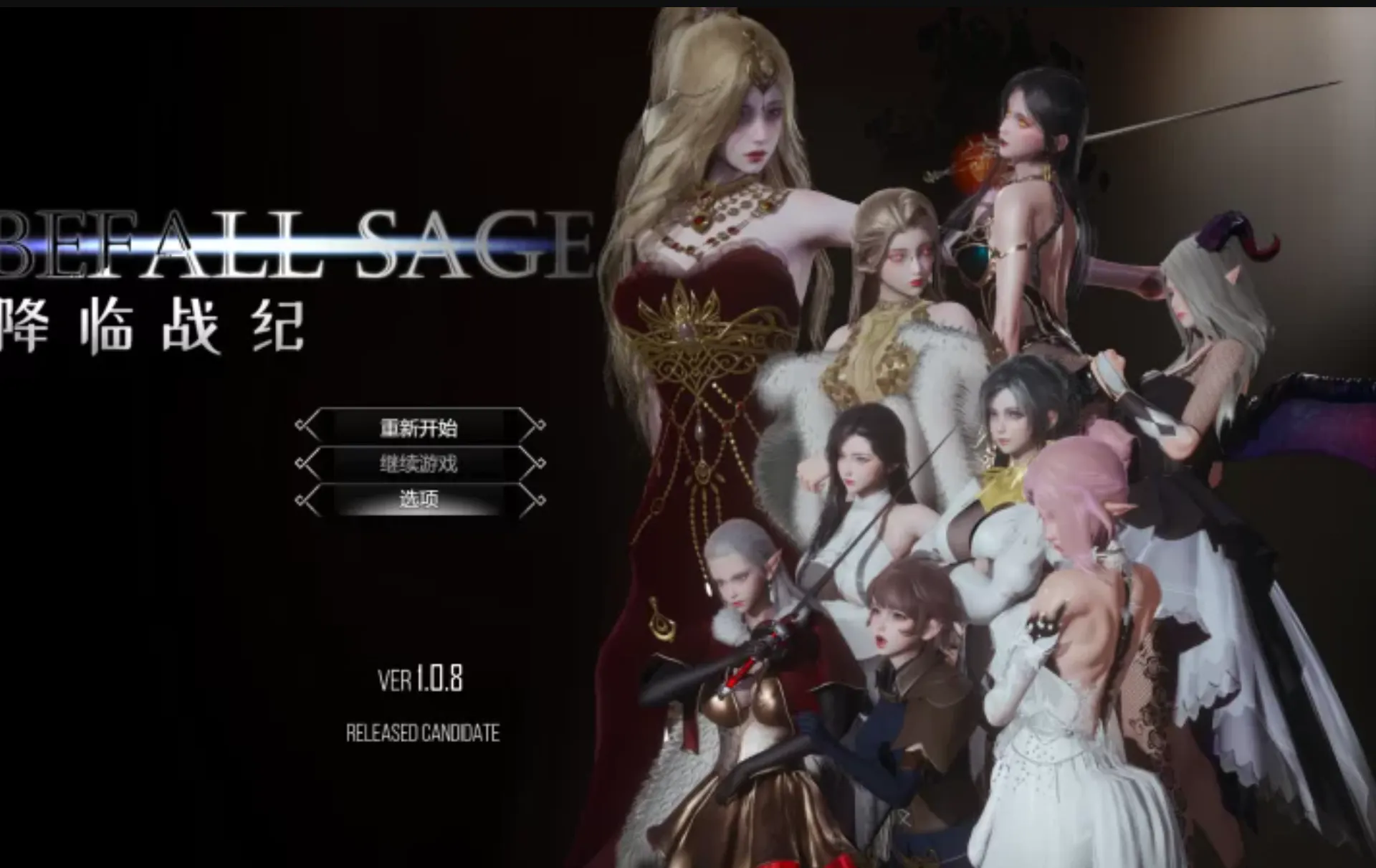This screenshot has height=868, width=1376.
Task: Select 重新开始 to restart the game
Action: (419, 428)
